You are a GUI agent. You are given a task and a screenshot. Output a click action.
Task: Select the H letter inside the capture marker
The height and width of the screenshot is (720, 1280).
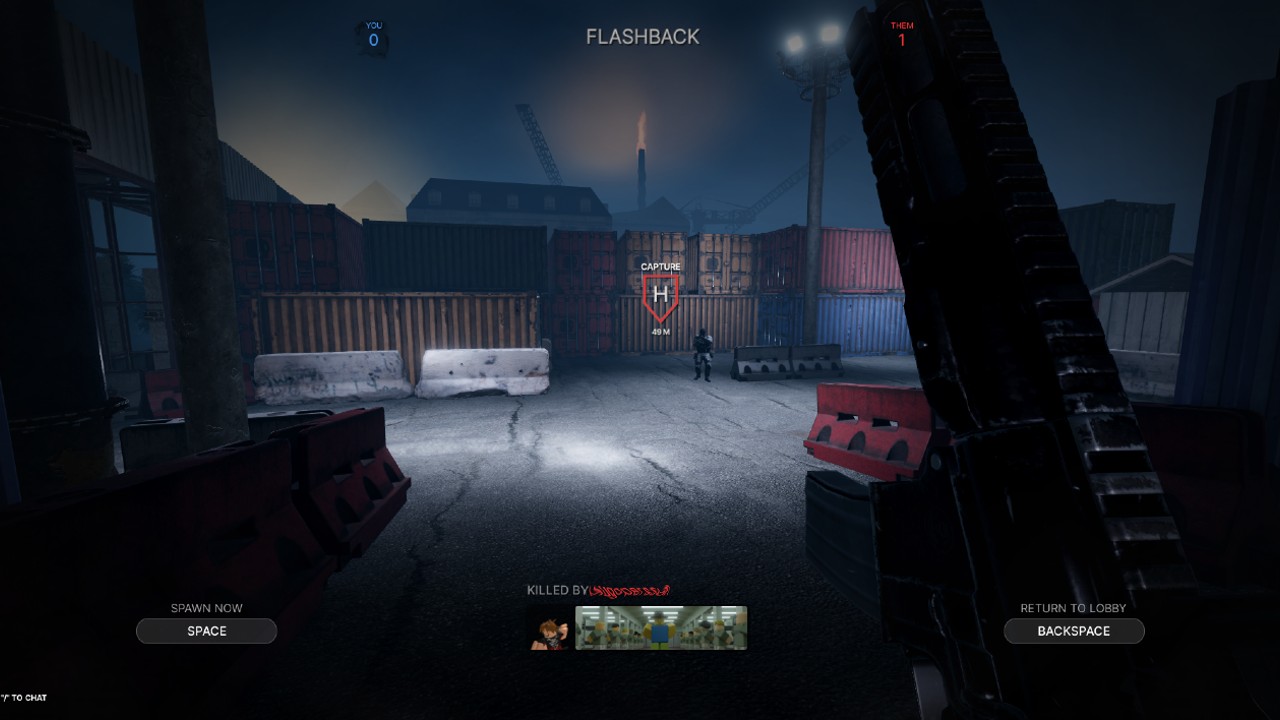(661, 295)
